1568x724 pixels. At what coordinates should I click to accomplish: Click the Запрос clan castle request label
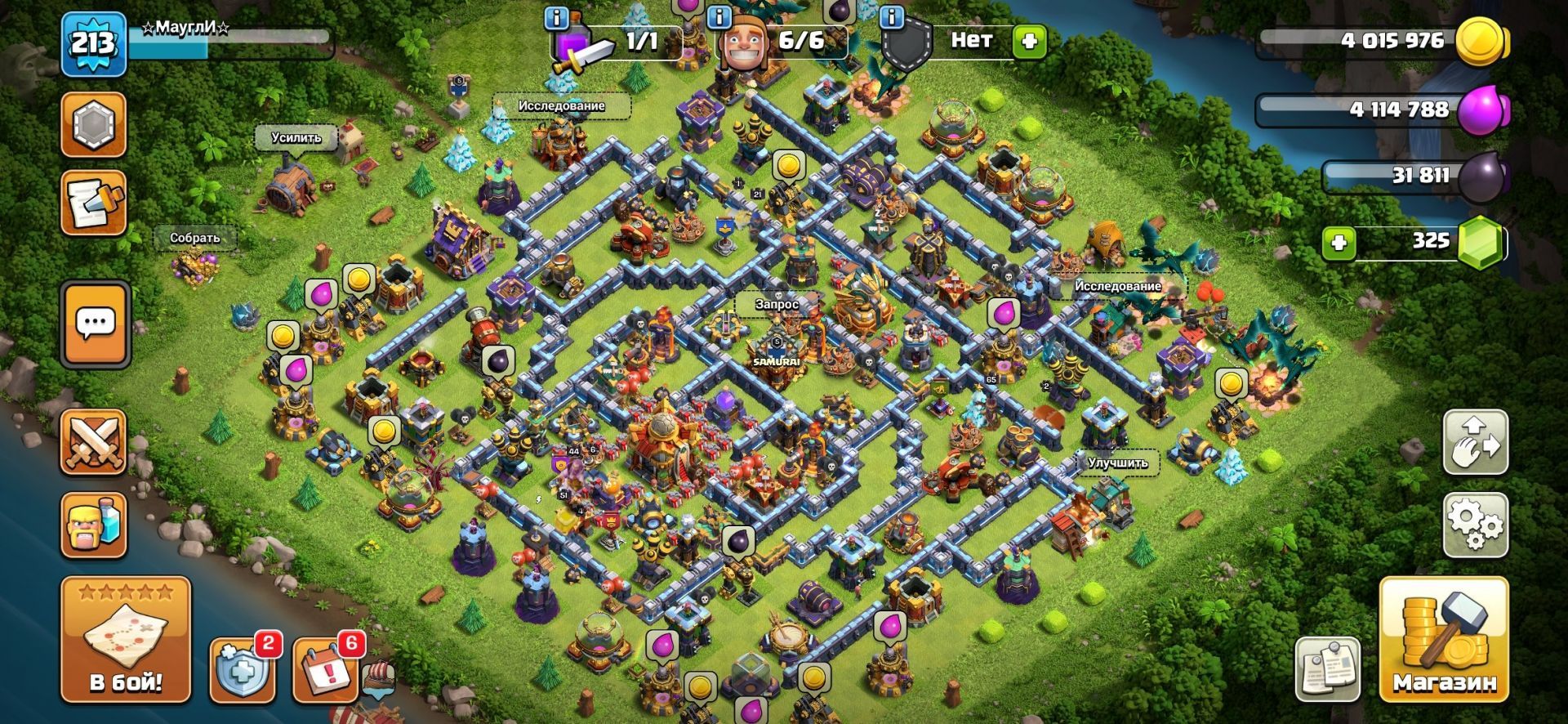click(x=776, y=304)
